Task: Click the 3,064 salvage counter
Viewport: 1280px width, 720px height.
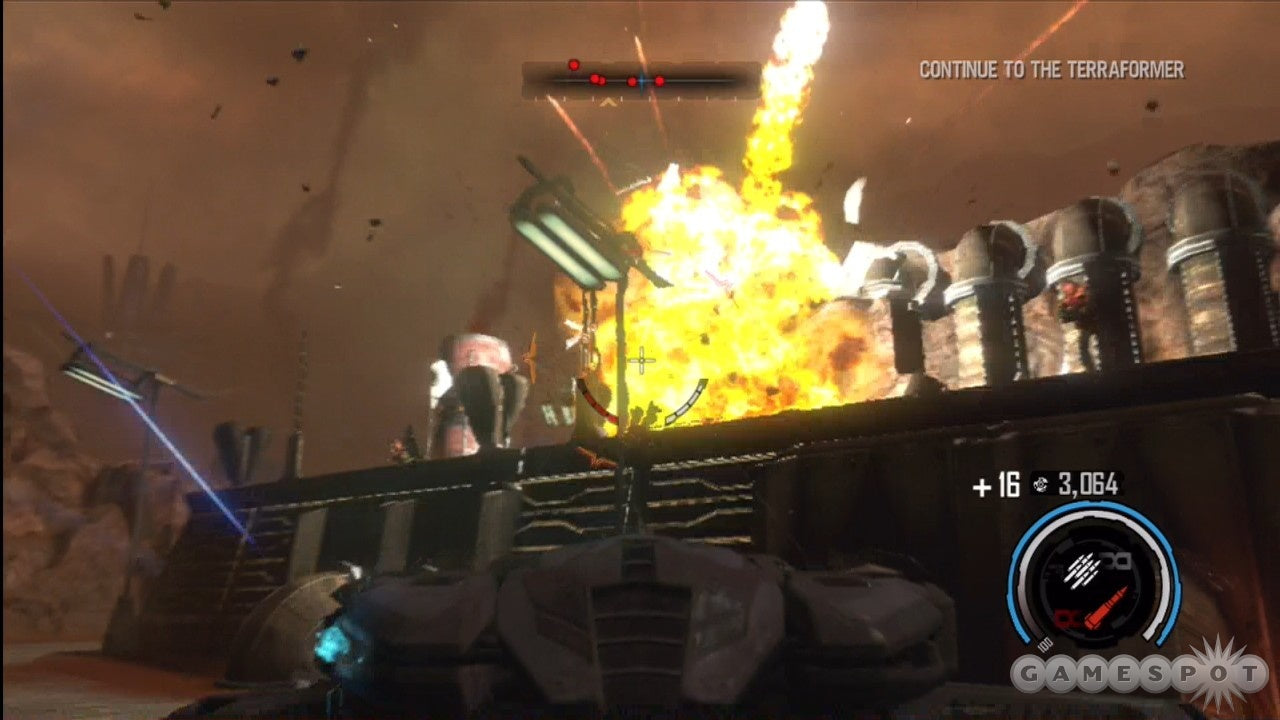Action: coord(1086,483)
